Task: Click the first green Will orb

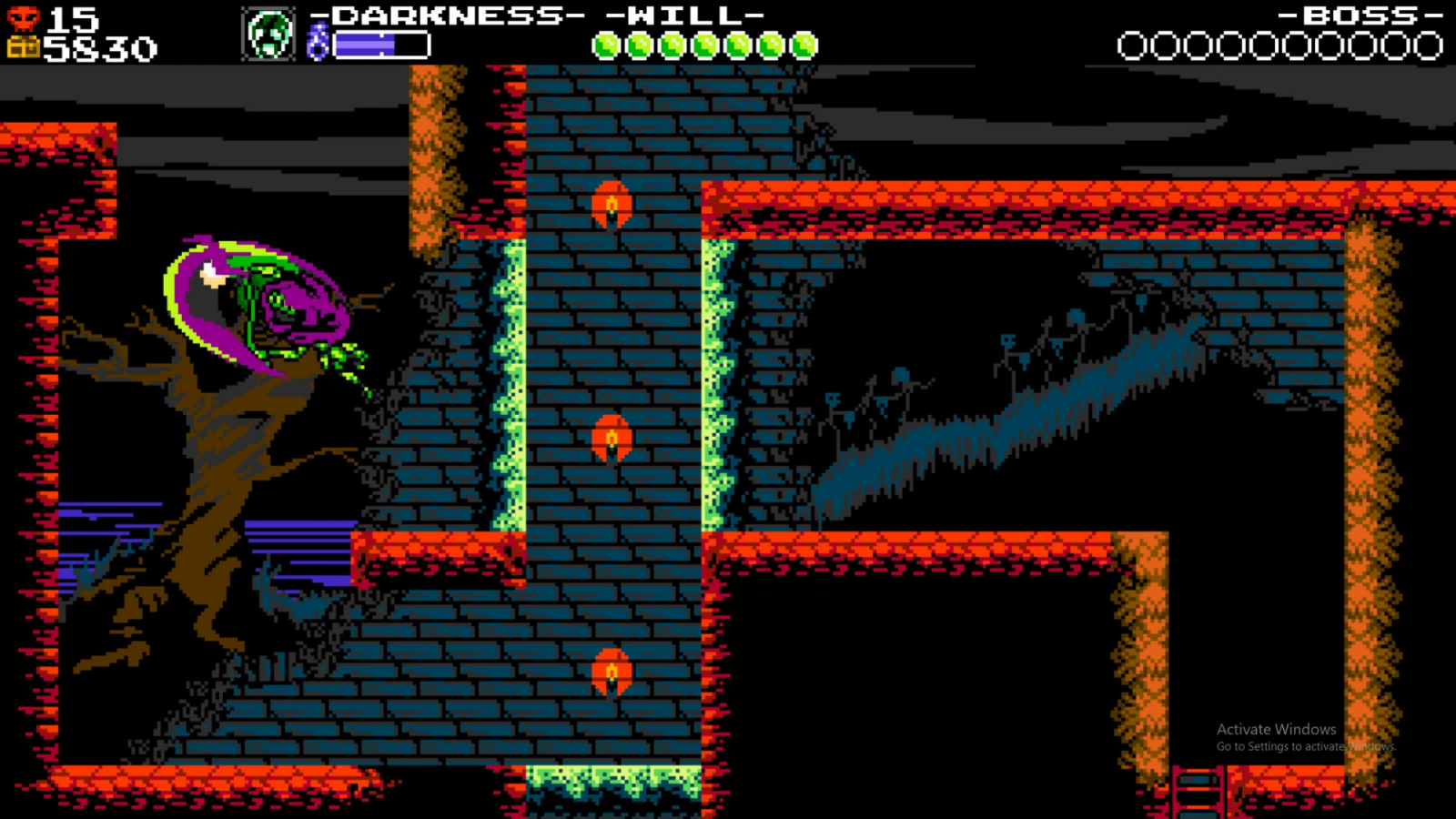Action: click(605, 43)
